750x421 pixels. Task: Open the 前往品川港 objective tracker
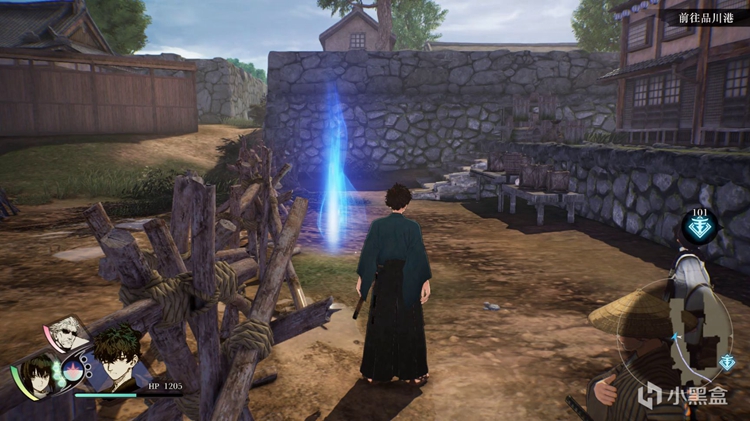click(x=705, y=17)
